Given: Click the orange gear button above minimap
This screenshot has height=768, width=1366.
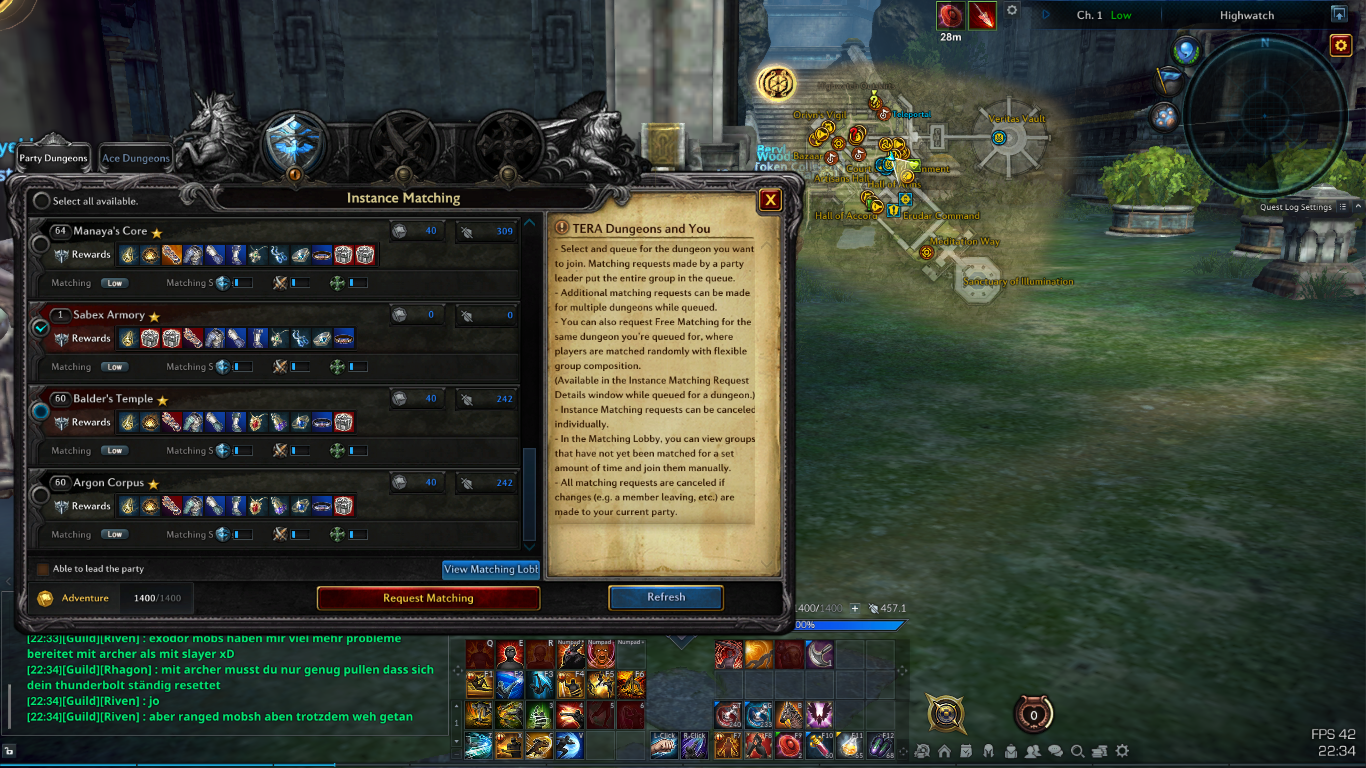Looking at the screenshot, I should 1340,45.
